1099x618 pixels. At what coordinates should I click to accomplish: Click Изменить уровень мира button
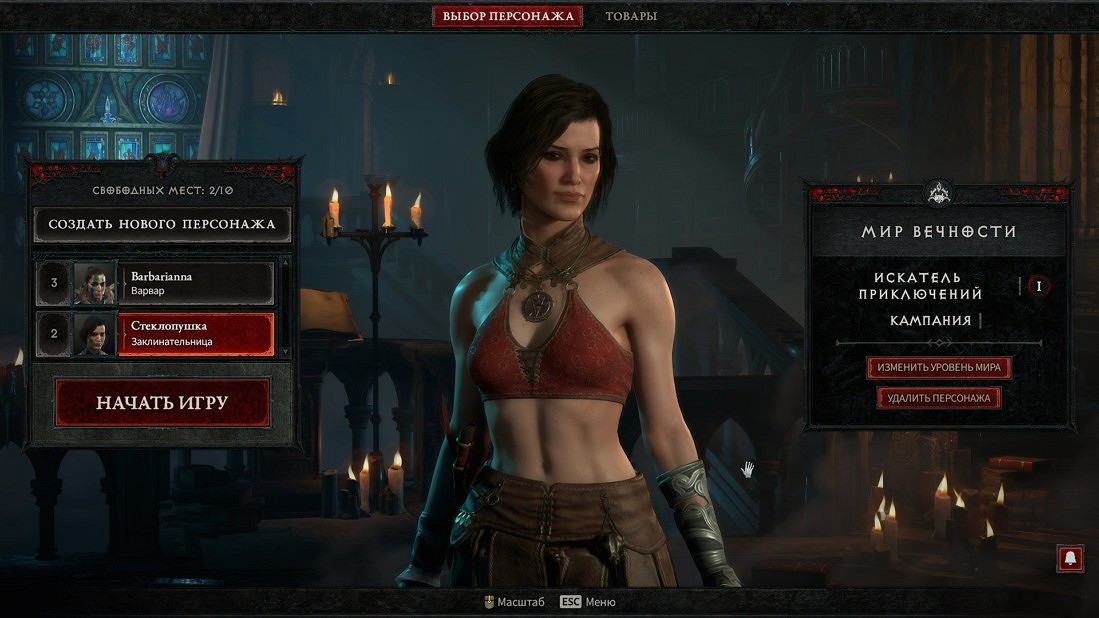[938, 368]
